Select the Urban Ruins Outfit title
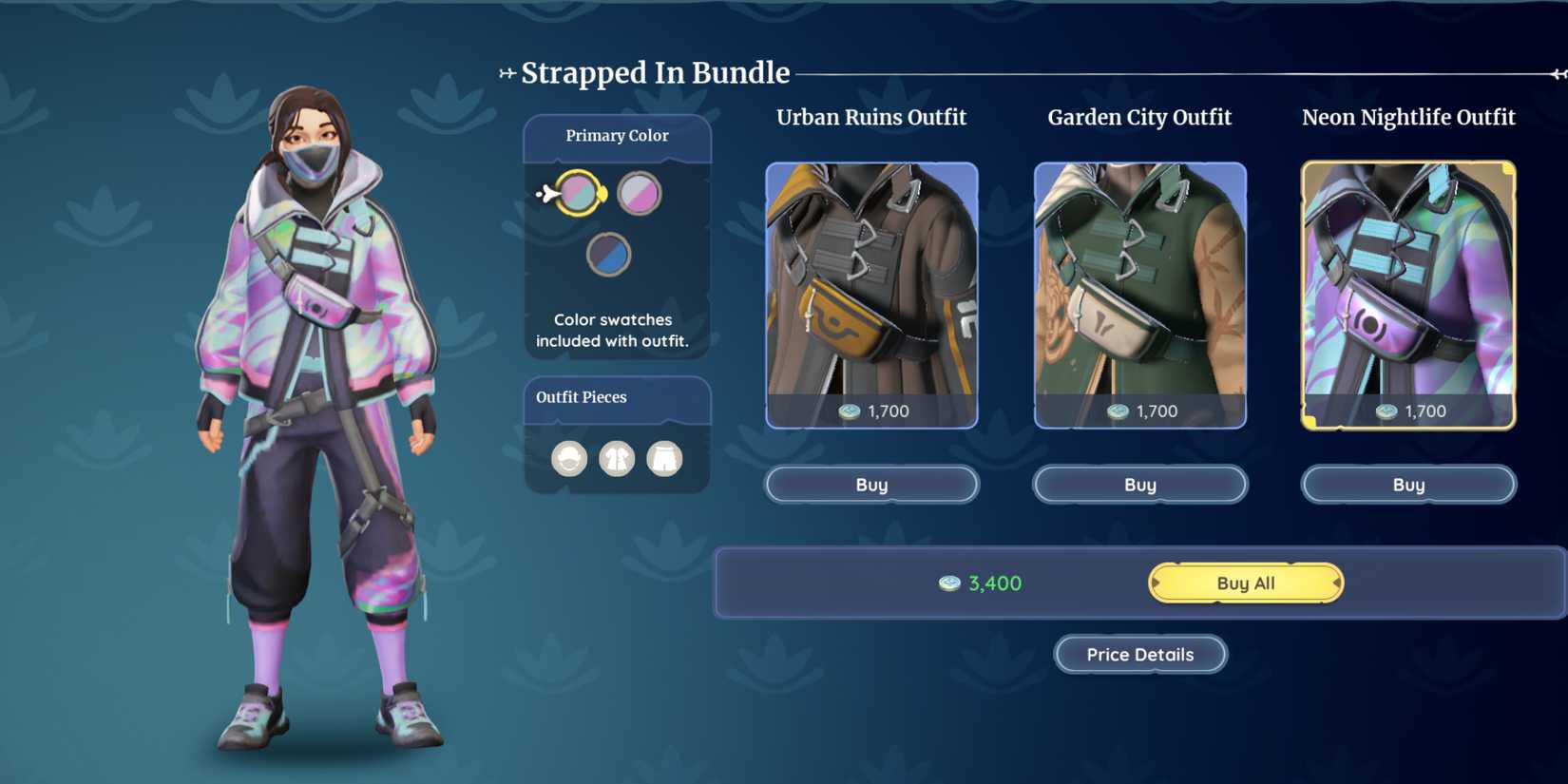The width and height of the screenshot is (1568, 784). coord(870,117)
